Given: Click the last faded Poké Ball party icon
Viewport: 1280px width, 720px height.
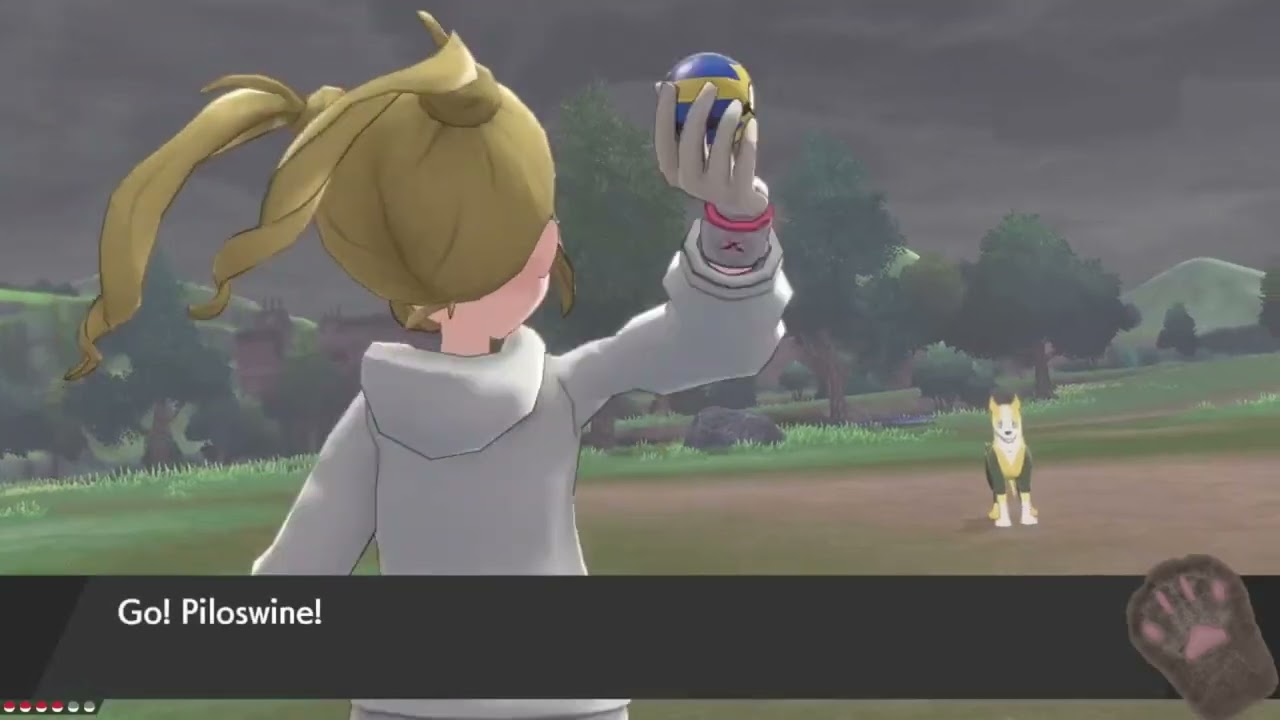Looking at the screenshot, I should pyautogui.click(x=88, y=706).
